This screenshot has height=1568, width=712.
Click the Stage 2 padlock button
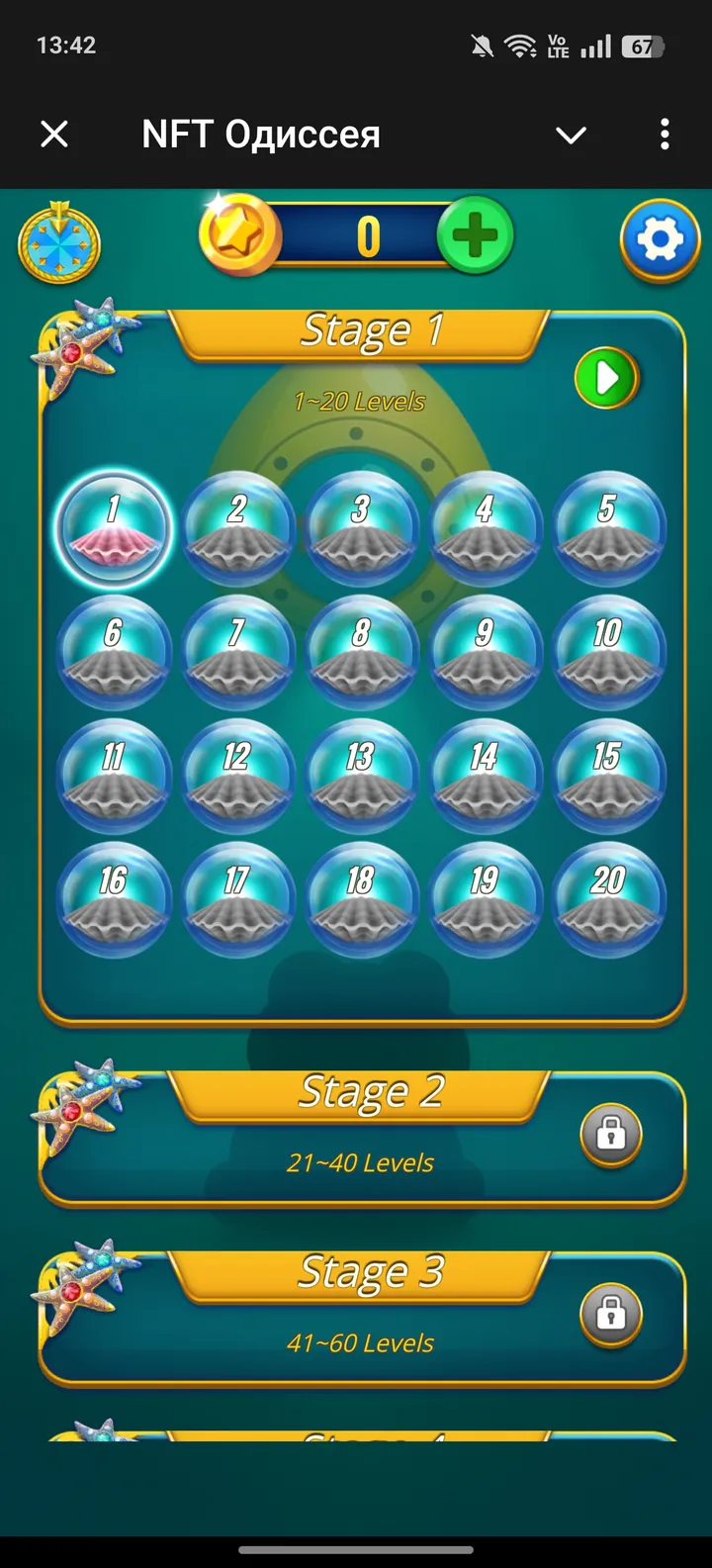point(610,1134)
